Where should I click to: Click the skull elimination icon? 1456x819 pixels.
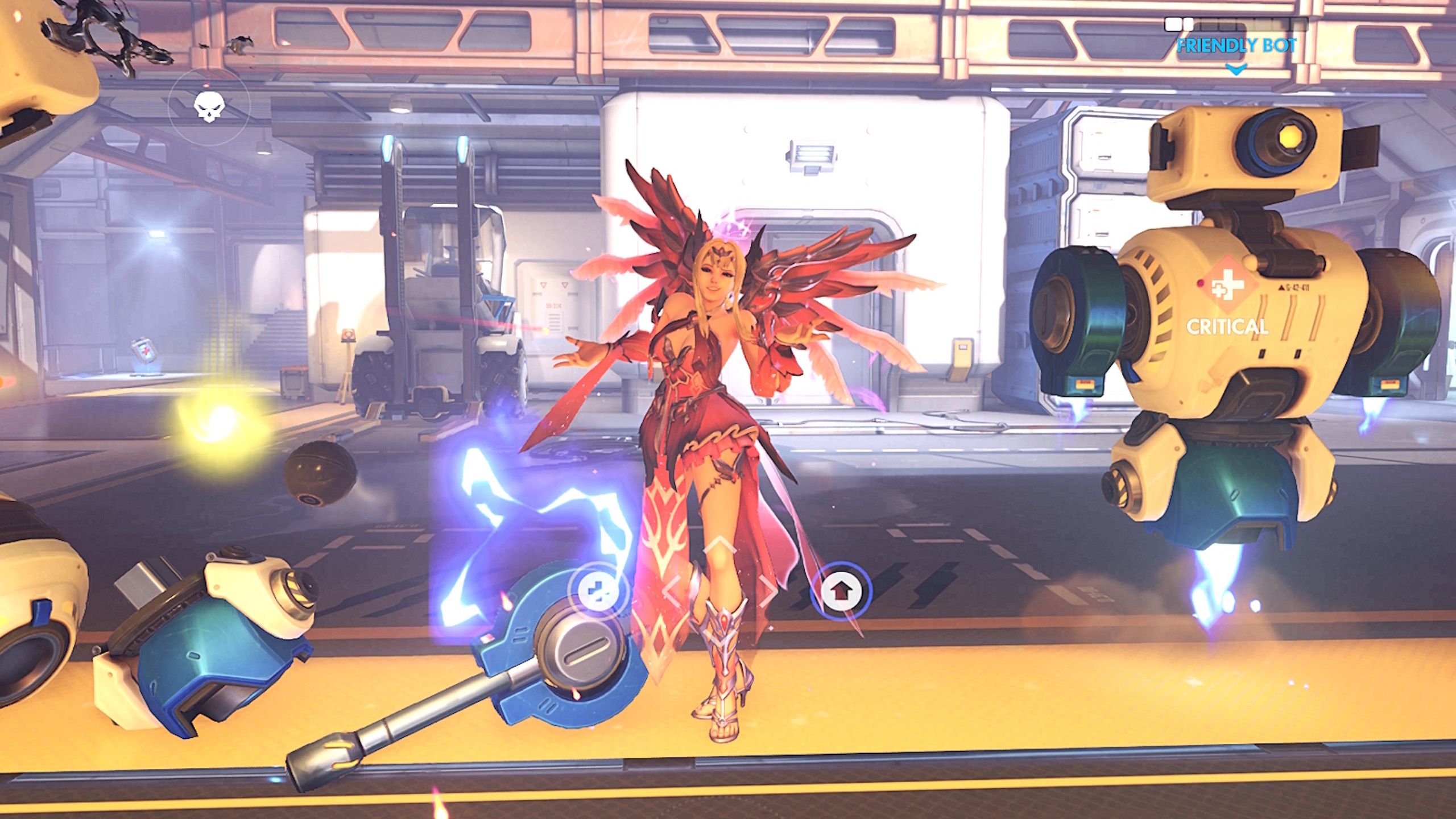210,106
